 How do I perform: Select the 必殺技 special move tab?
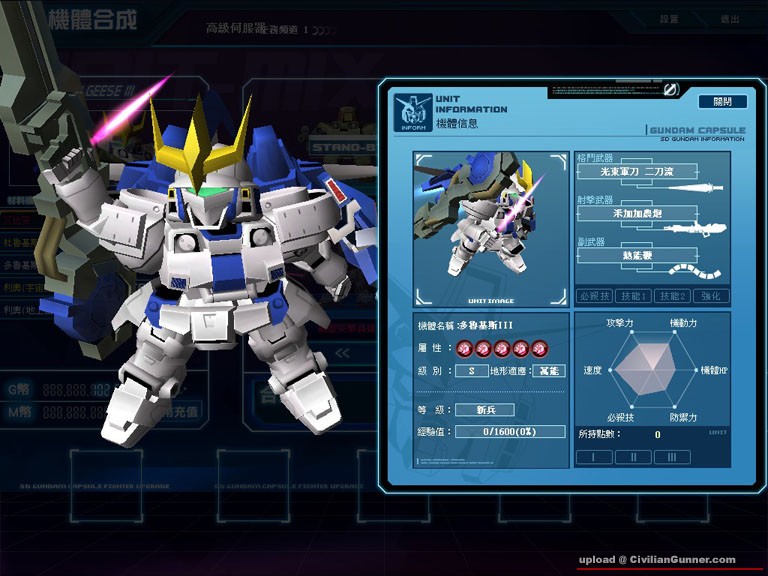(x=594, y=296)
